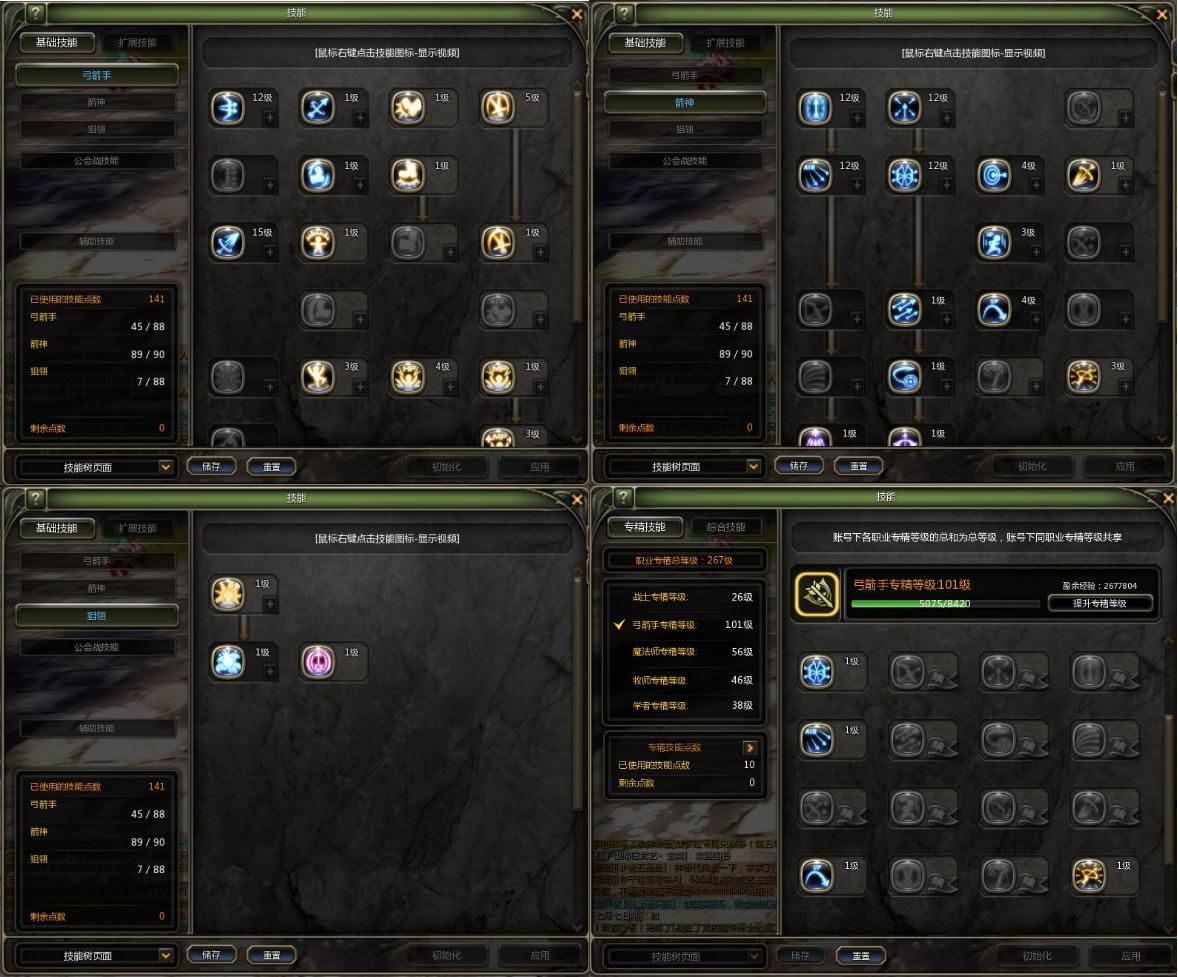This screenshot has height=977, width=1178.
Task: Click the highlighted 箭神 class tab
Action: pos(685,102)
